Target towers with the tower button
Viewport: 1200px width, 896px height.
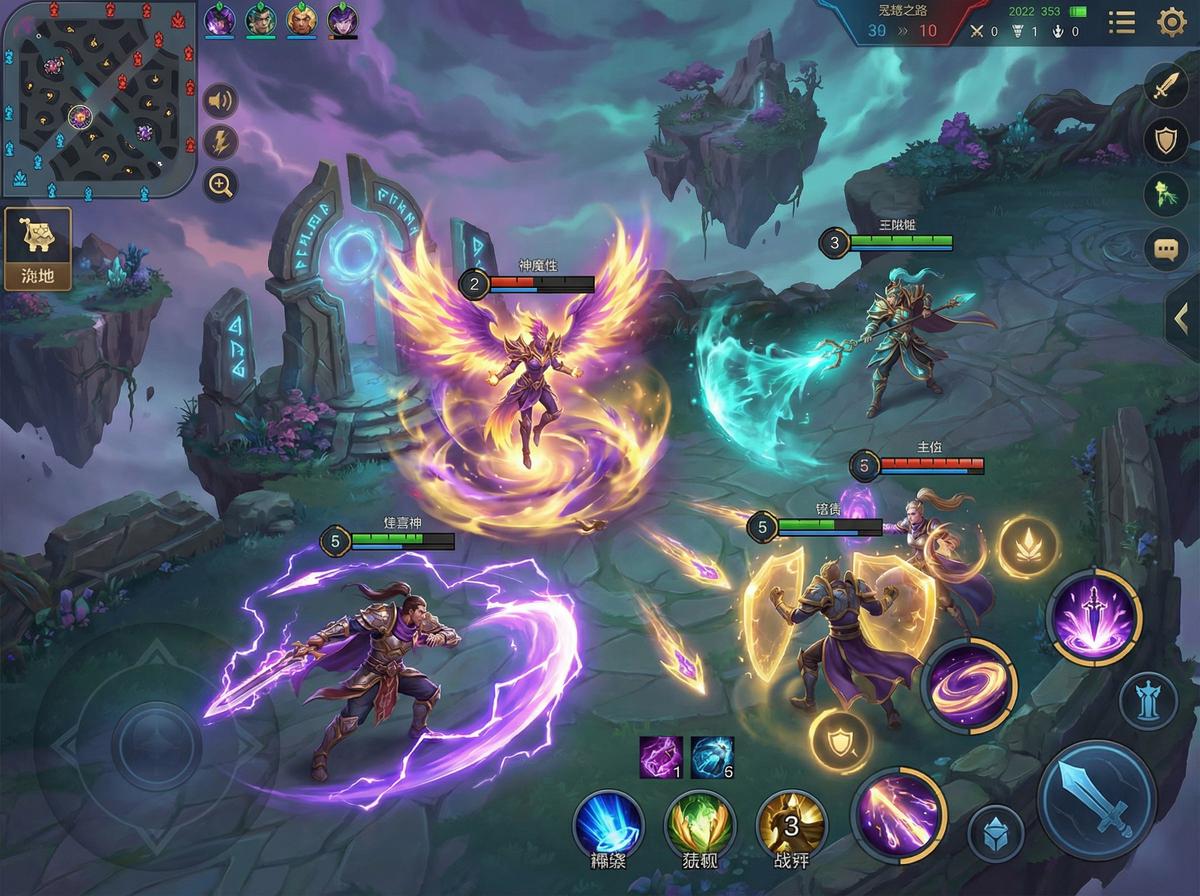[x=1148, y=701]
